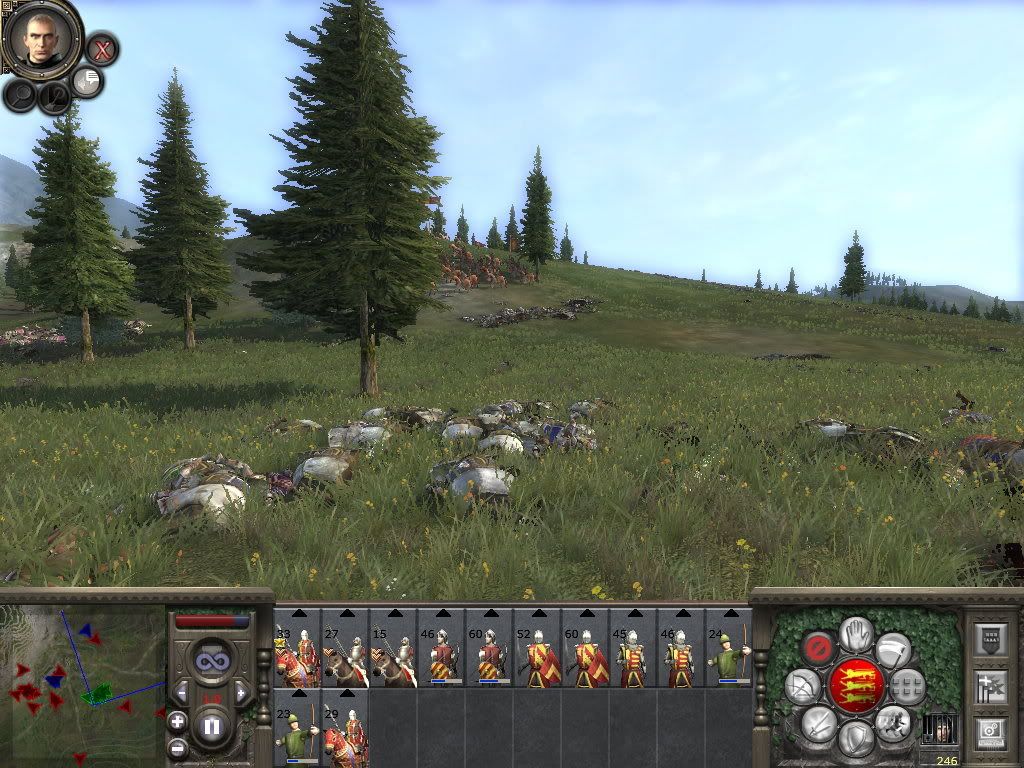Zoom in the minimap with plus button
Screen dimensions: 1024x768
177,721
